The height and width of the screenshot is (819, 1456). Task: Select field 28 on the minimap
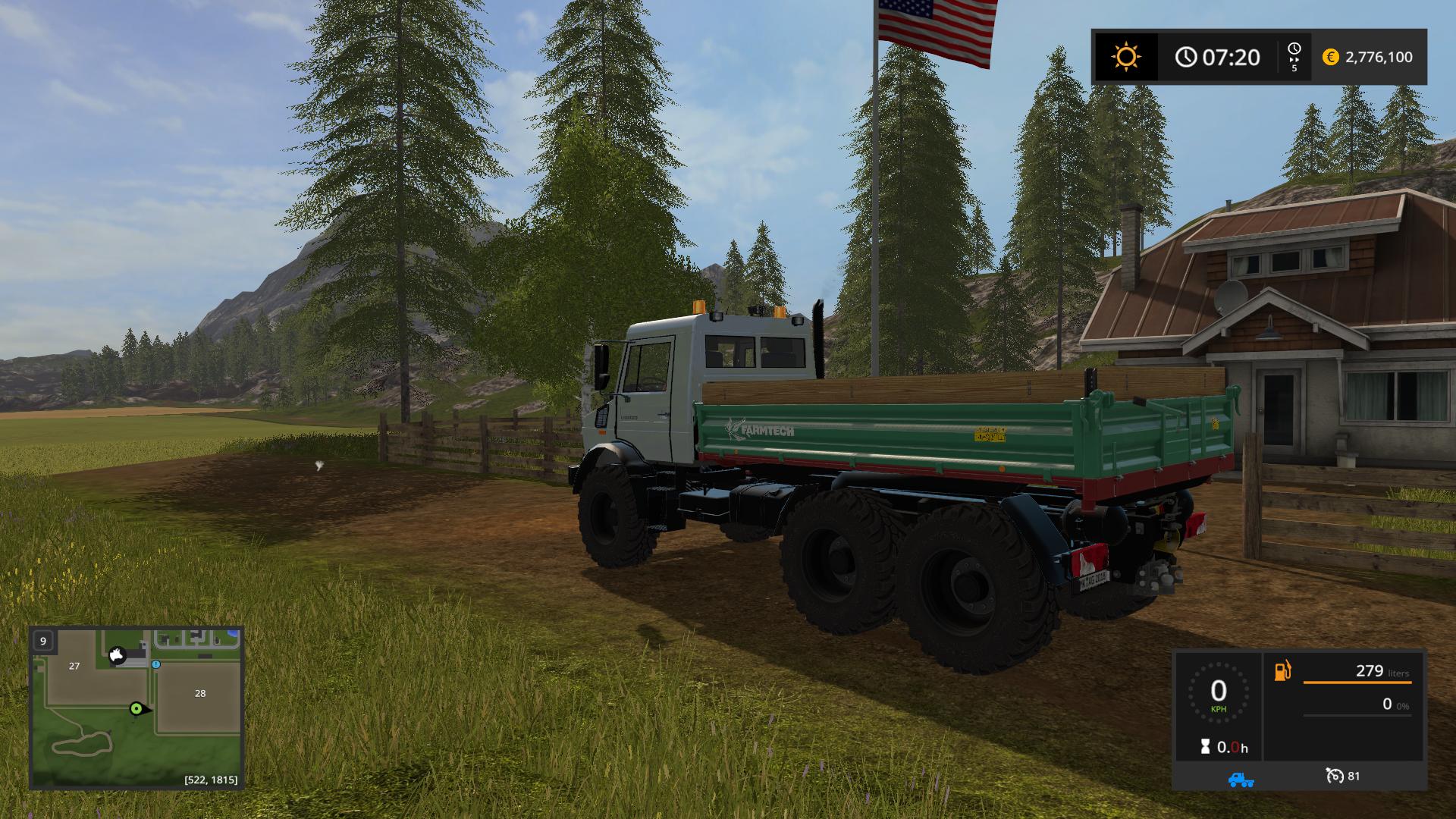(200, 693)
